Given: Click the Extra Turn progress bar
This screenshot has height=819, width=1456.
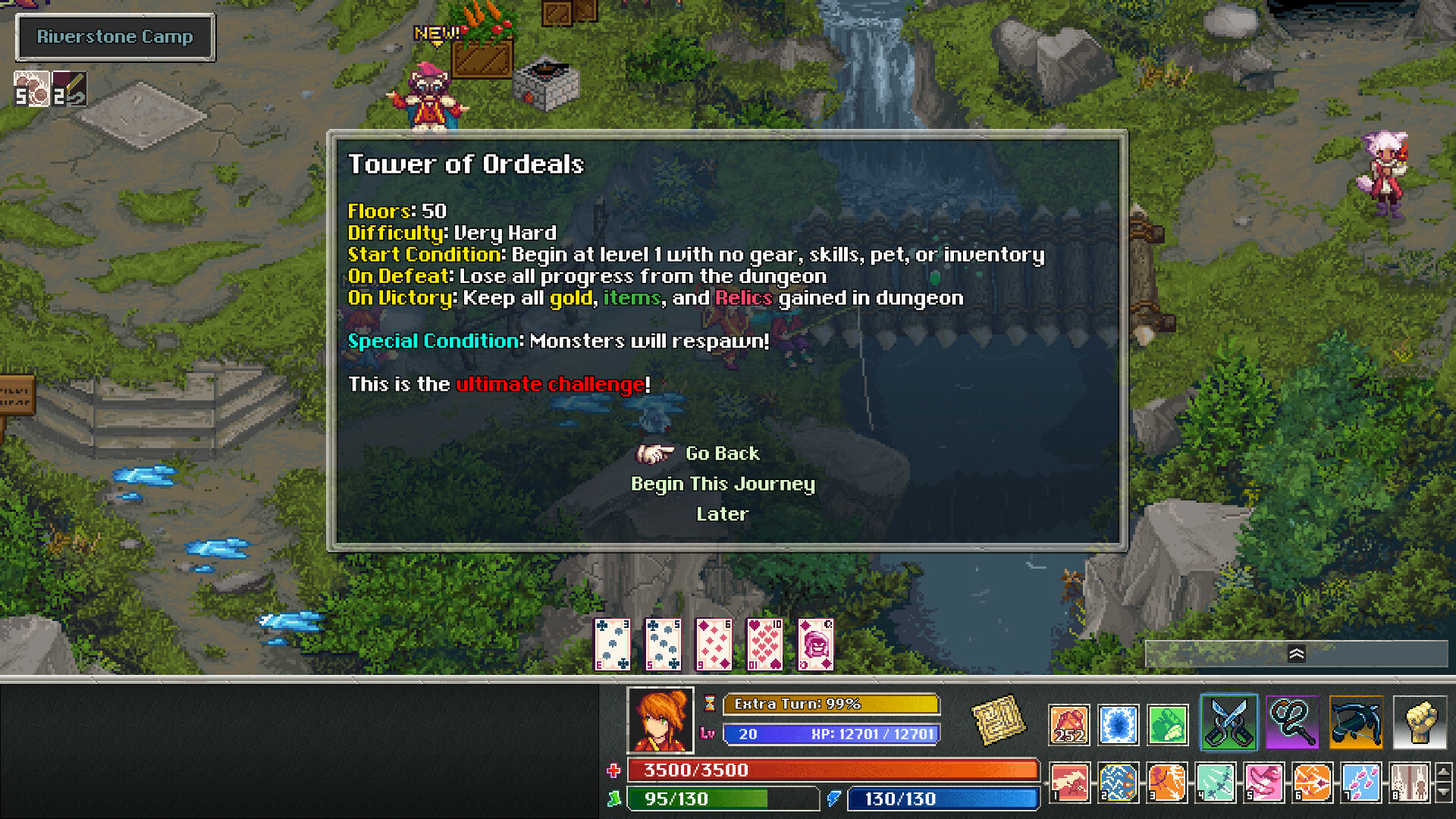Looking at the screenshot, I should click(x=830, y=704).
